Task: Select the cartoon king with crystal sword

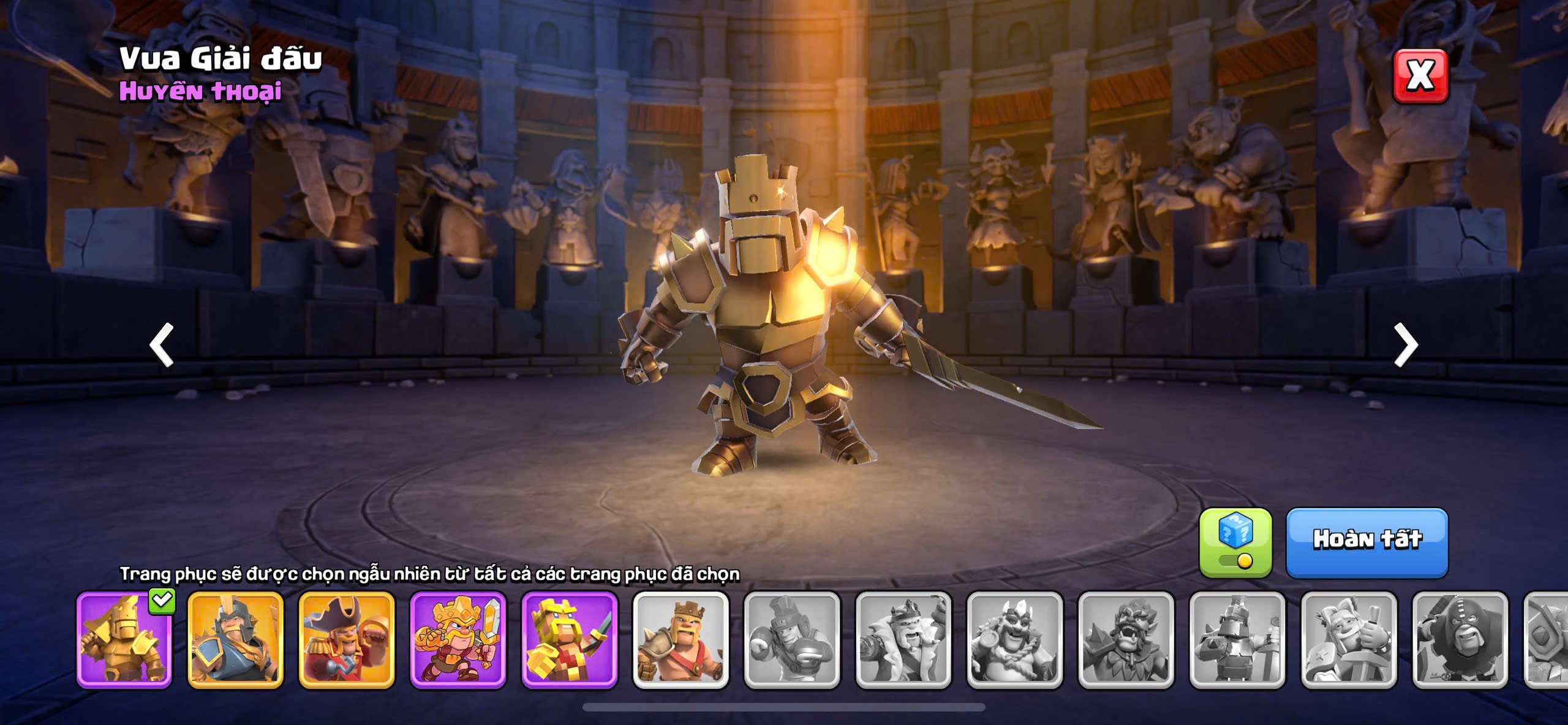Action: tap(458, 639)
